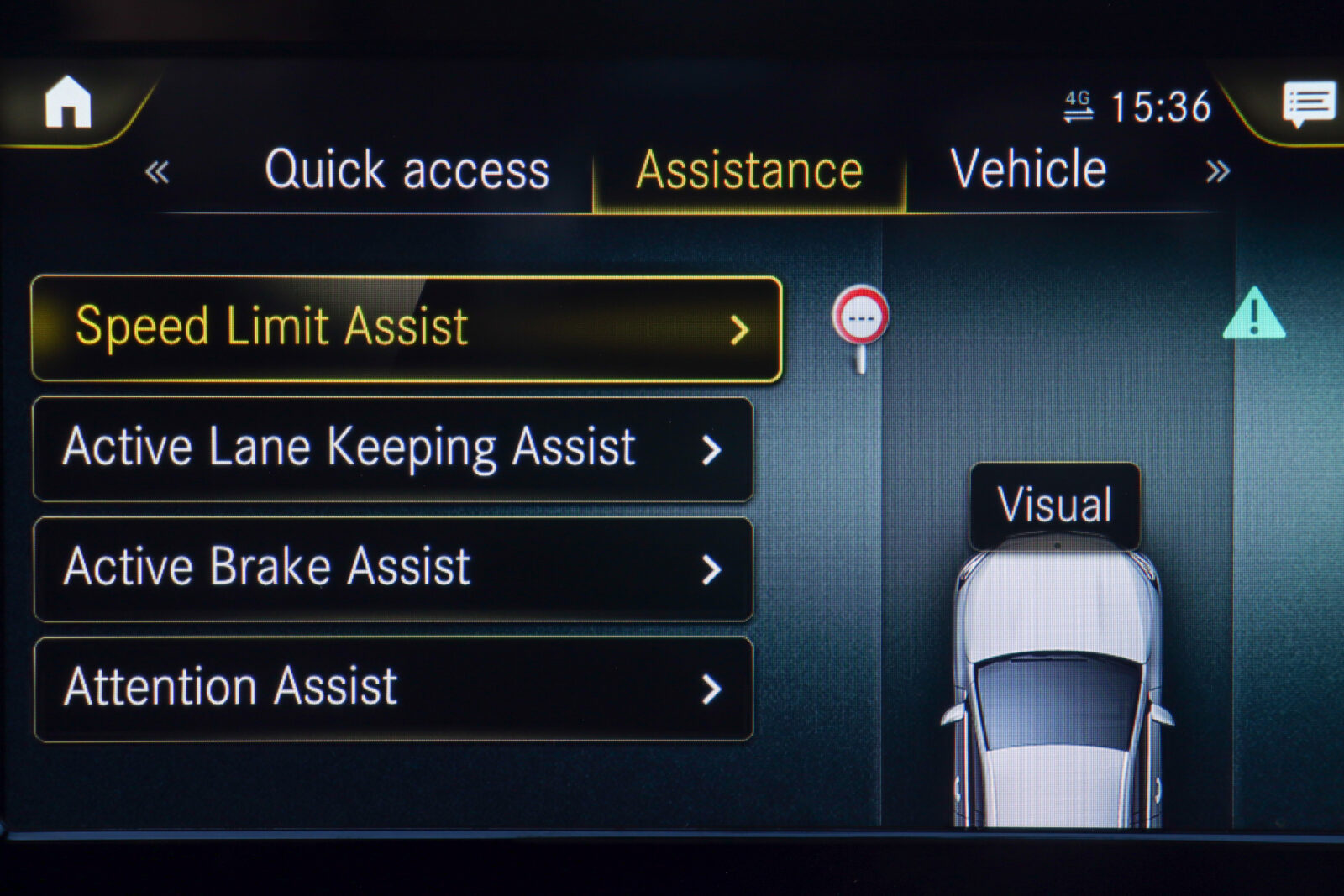Image resolution: width=1344 pixels, height=896 pixels.
Task: Switch to the Quick access tab
Action: [407, 170]
